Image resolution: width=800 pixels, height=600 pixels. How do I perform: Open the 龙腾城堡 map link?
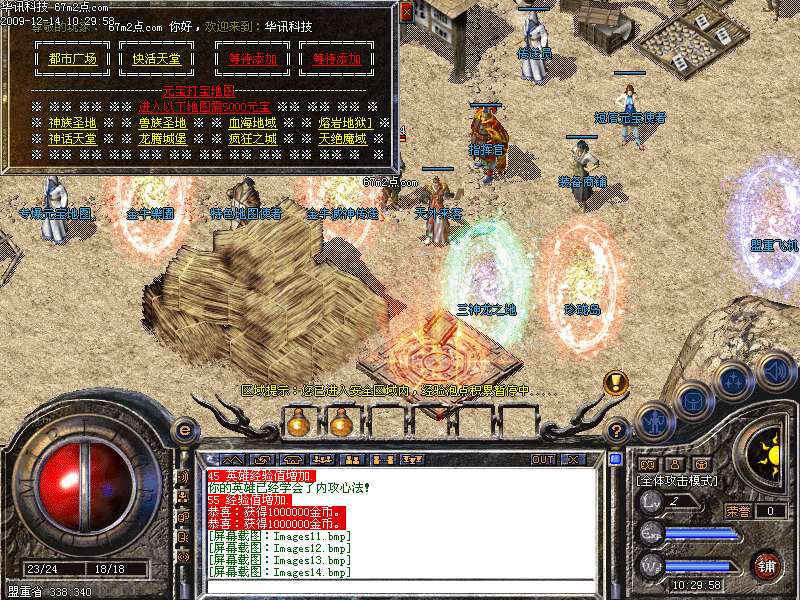coord(163,139)
